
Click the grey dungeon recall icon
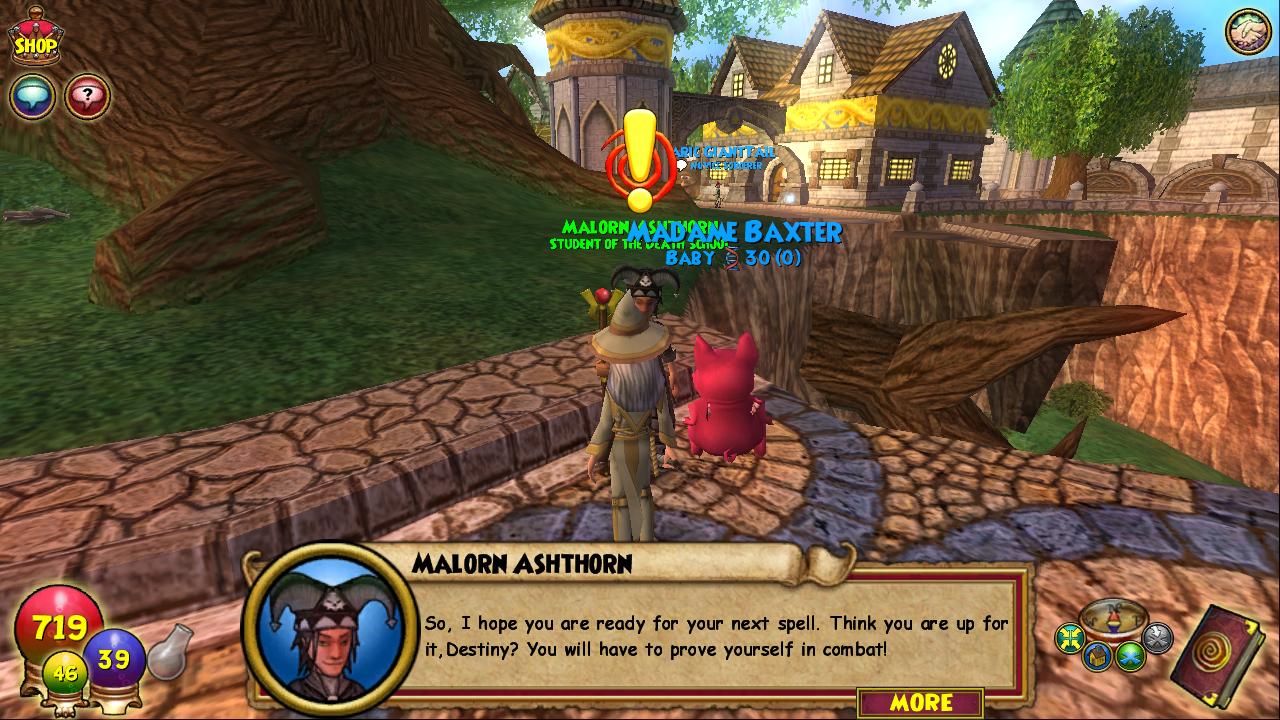(x=1157, y=636)
